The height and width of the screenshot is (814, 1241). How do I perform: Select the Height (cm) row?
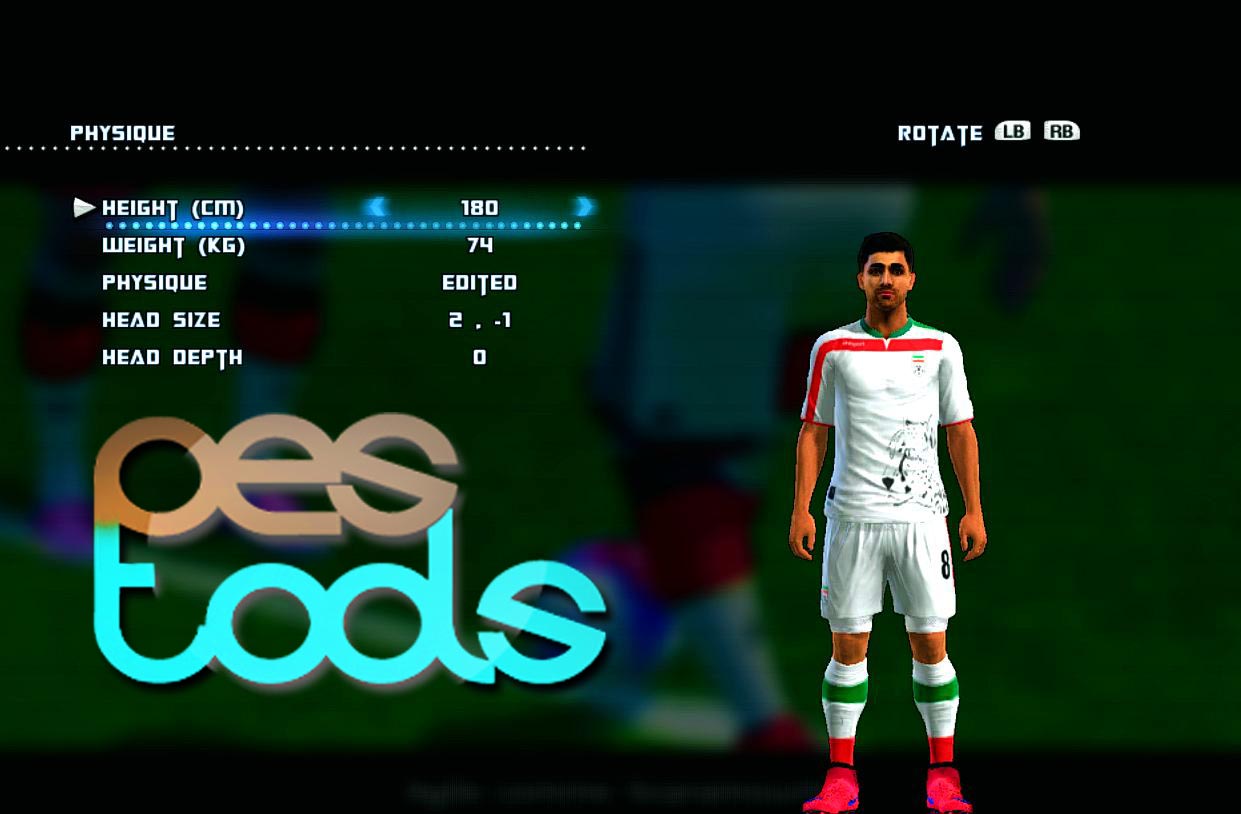tap(173, 208)
